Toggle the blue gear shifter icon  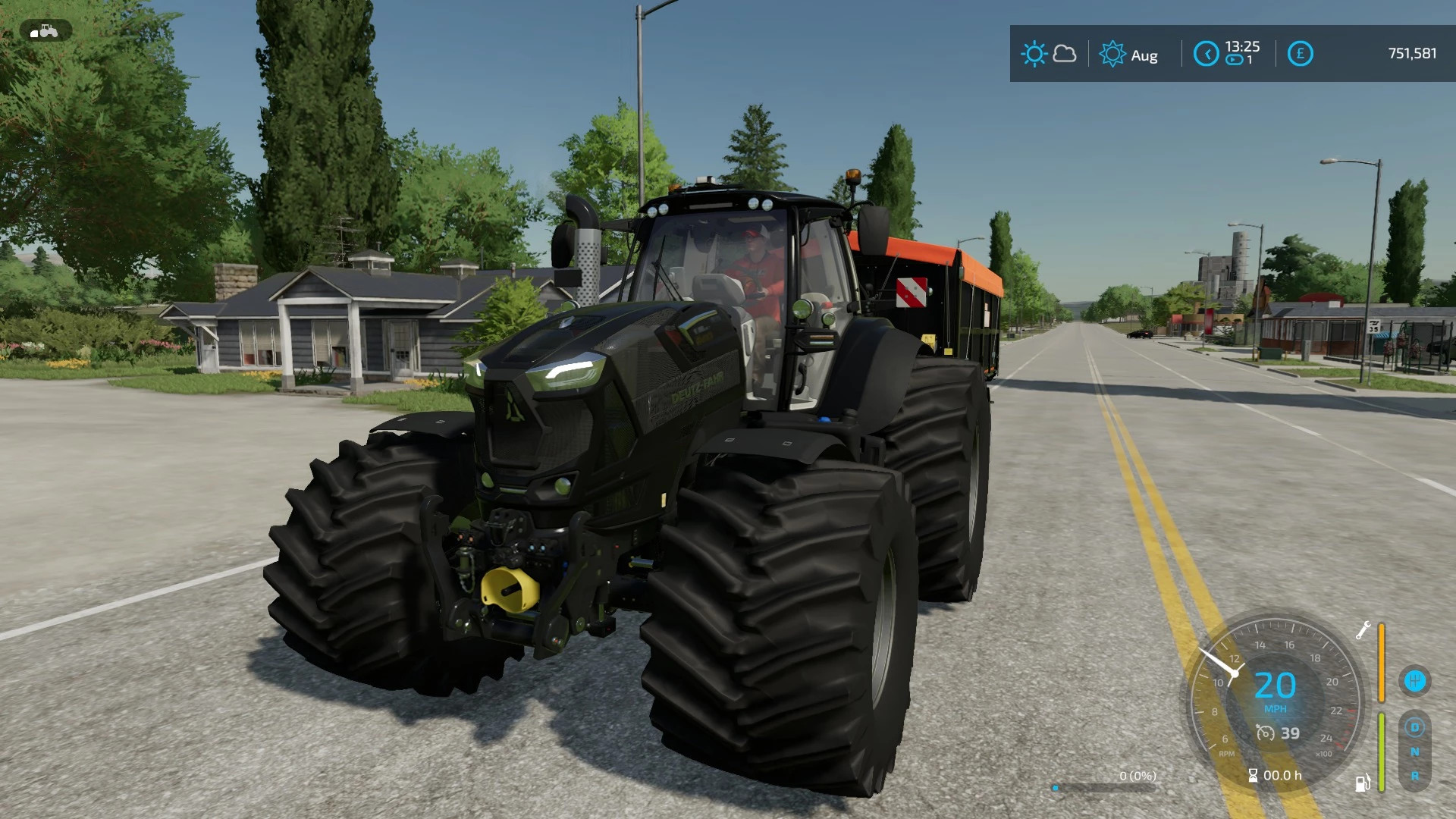click(1415, 680)
